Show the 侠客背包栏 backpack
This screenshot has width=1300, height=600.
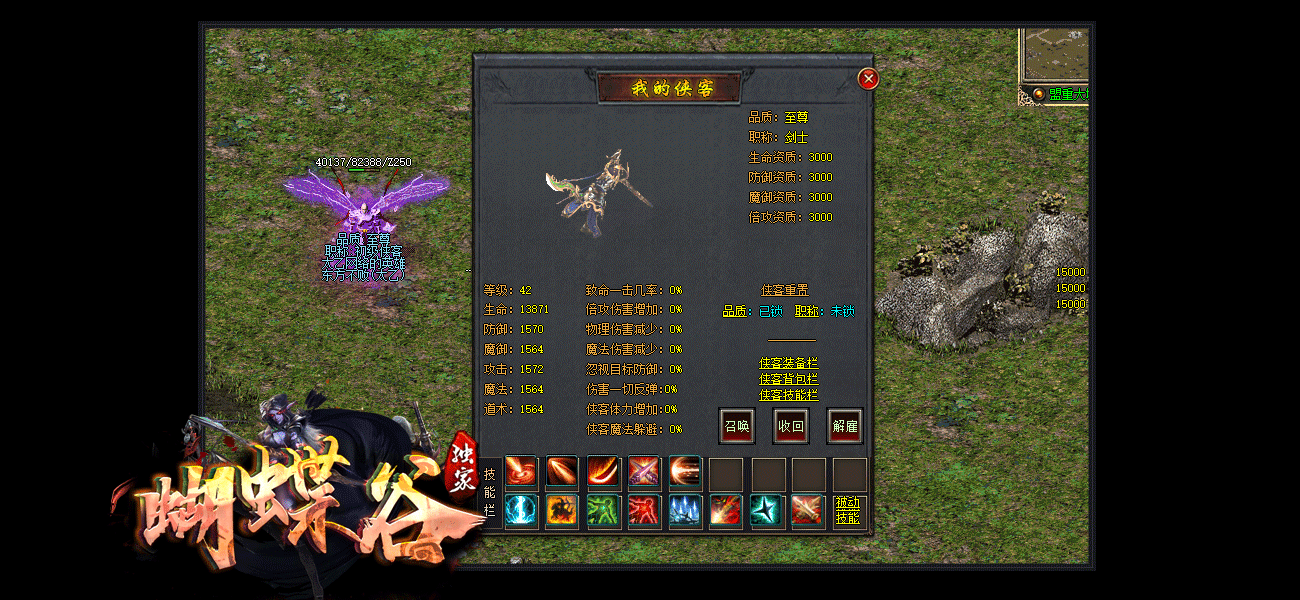(x=788, y=379)
